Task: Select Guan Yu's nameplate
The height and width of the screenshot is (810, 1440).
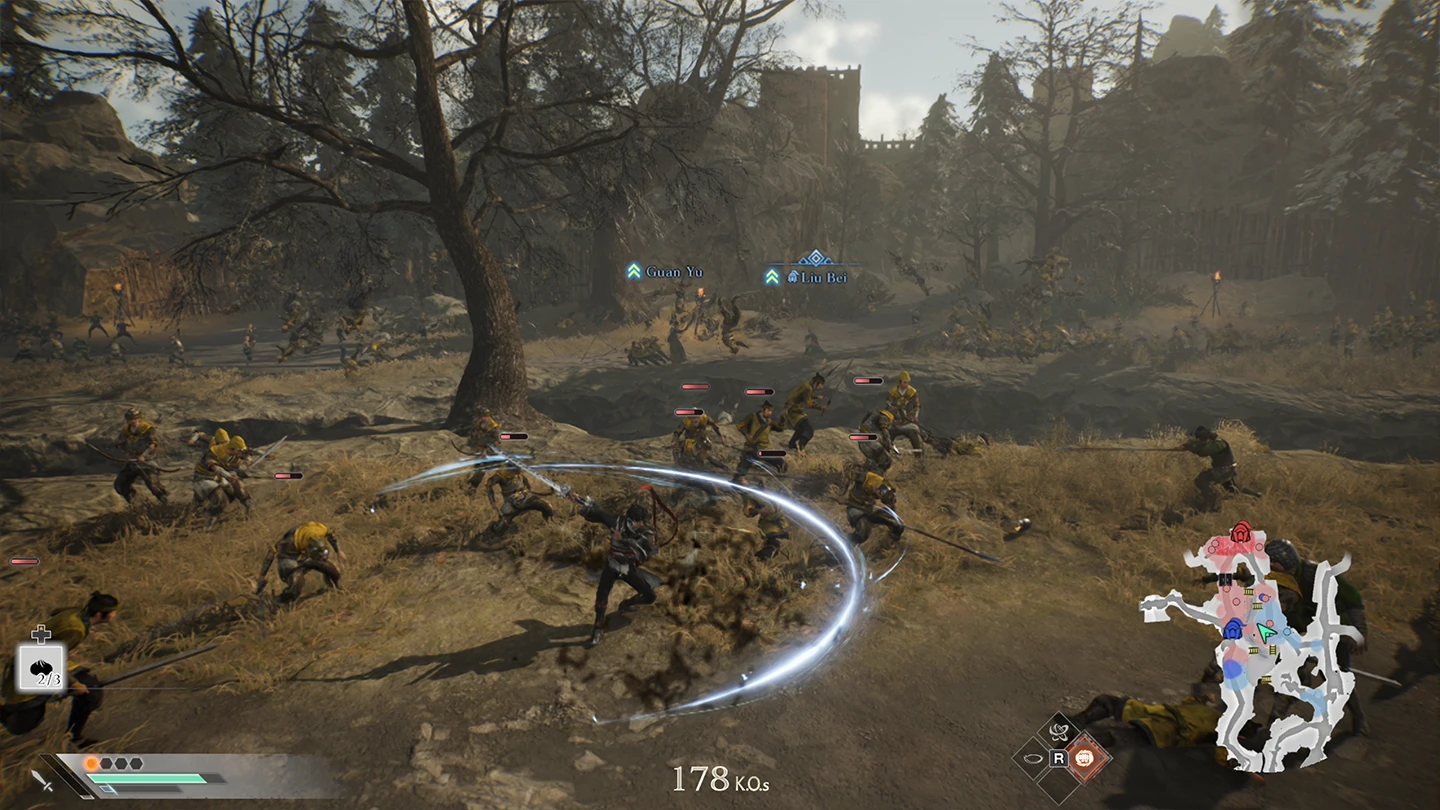Action: [675, 272]
